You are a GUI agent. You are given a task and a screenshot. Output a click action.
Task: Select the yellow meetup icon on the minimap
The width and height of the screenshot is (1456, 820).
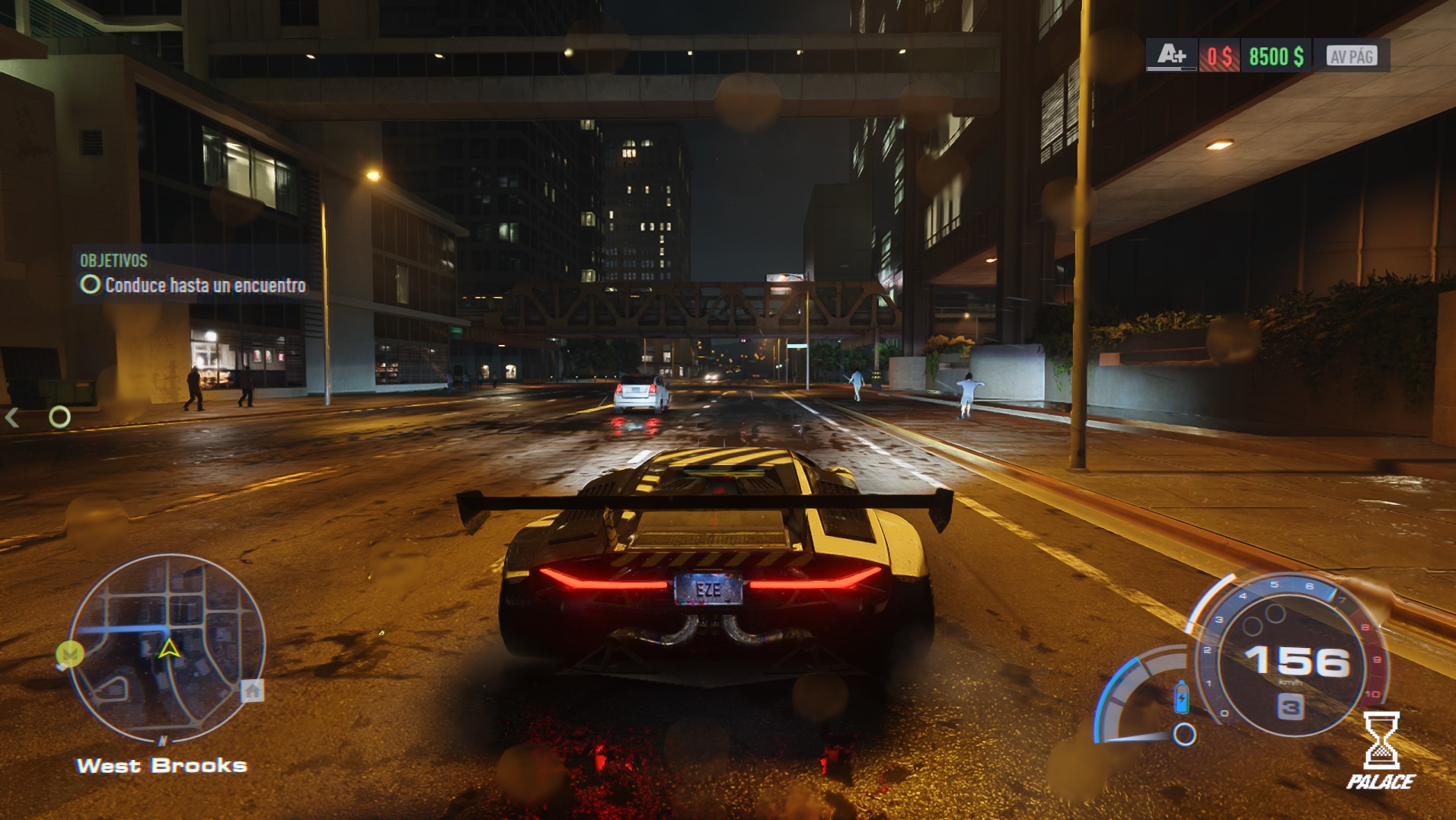click(x=69, y=652)
